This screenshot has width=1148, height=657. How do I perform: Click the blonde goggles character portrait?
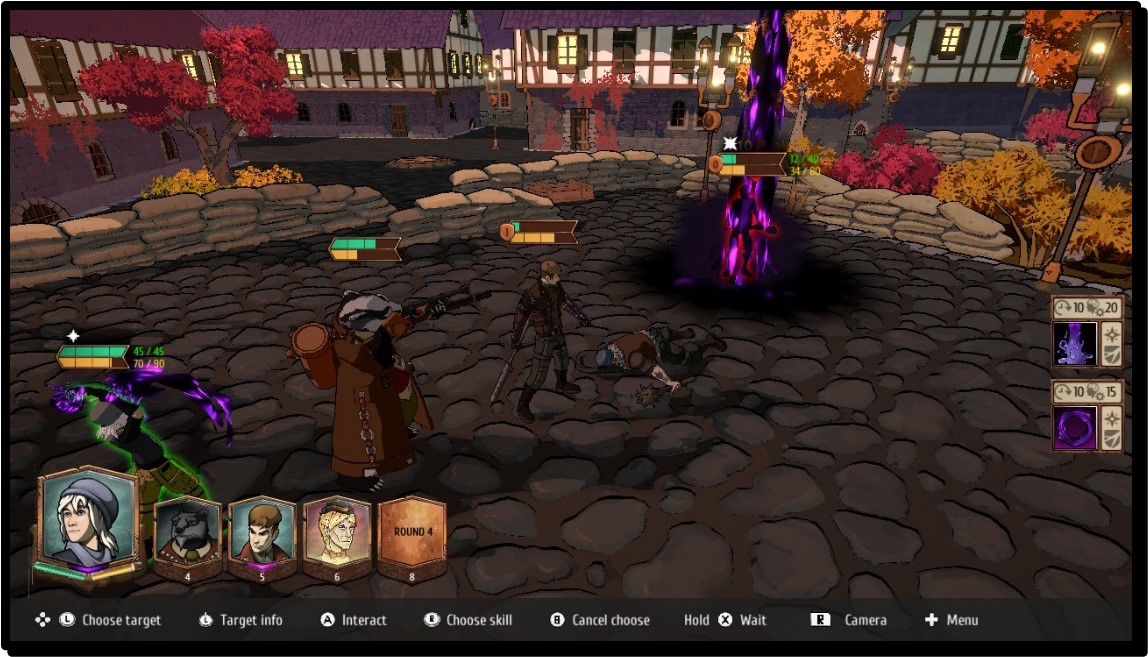(x=336, y=535)
